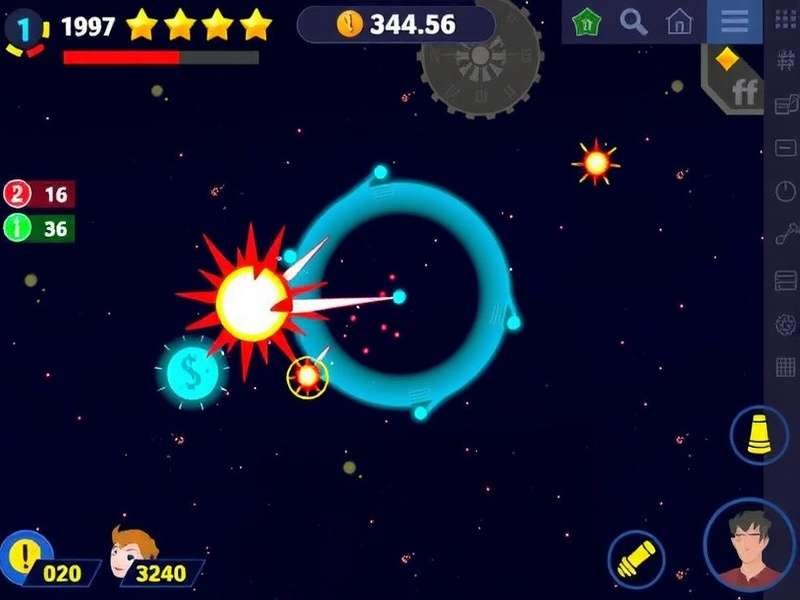Screen dimensions: 800x600
Task: Click the gold coin balance display
Action: [x=396, y=25]
